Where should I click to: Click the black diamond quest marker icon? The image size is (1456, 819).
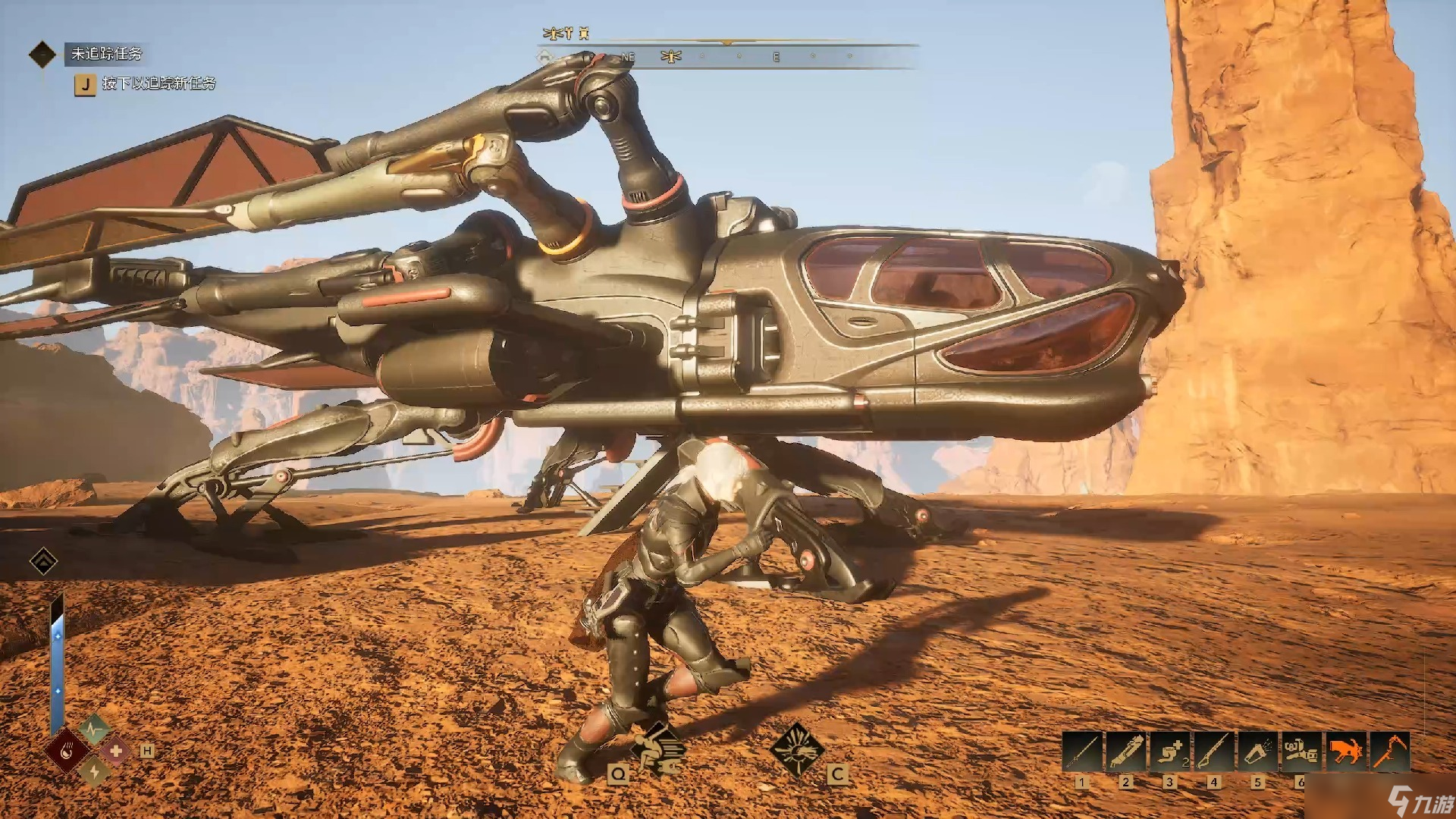coord(42,54)
